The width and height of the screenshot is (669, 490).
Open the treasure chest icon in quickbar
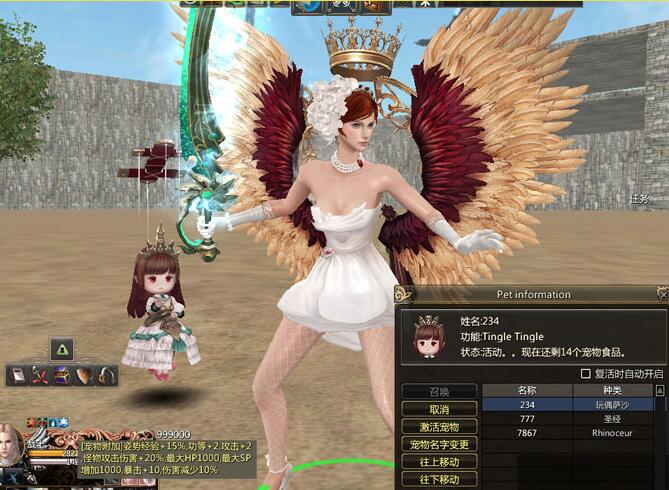pos(62,375)
